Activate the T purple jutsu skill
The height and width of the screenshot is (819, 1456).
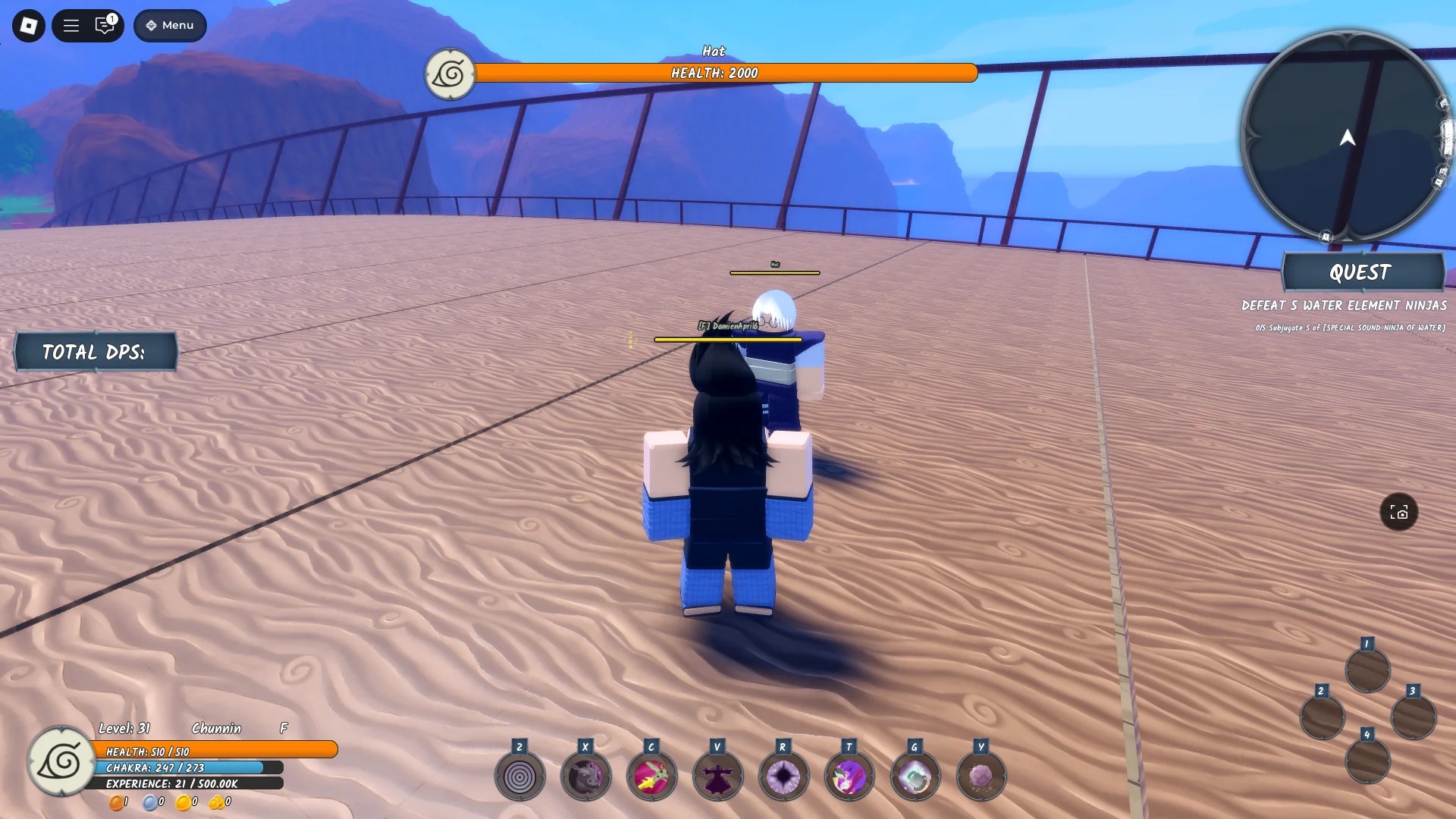[849, 775]
